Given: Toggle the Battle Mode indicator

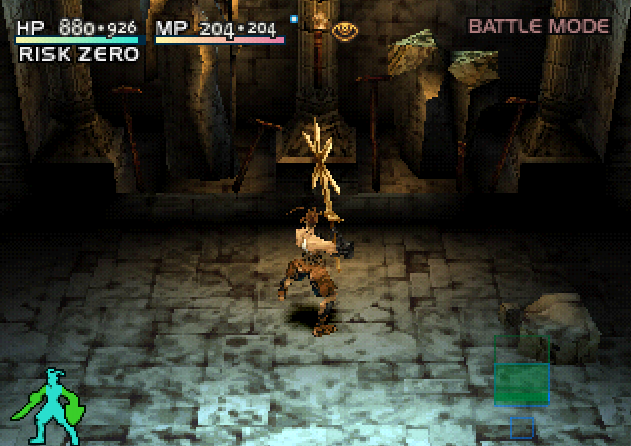Looking at the screenshot, I should pos(539,26).
